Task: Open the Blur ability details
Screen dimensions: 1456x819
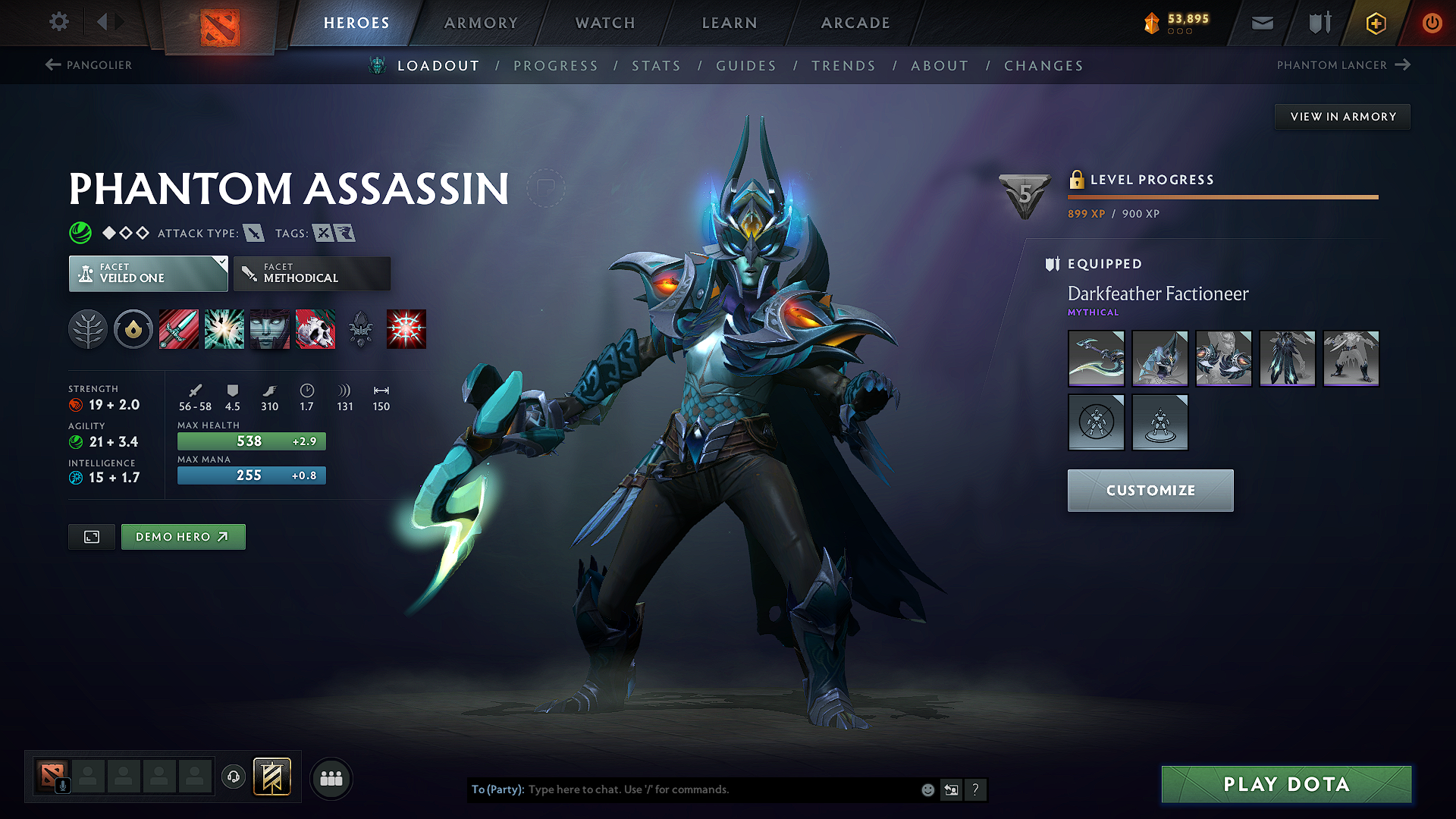Action: point(270,329)
